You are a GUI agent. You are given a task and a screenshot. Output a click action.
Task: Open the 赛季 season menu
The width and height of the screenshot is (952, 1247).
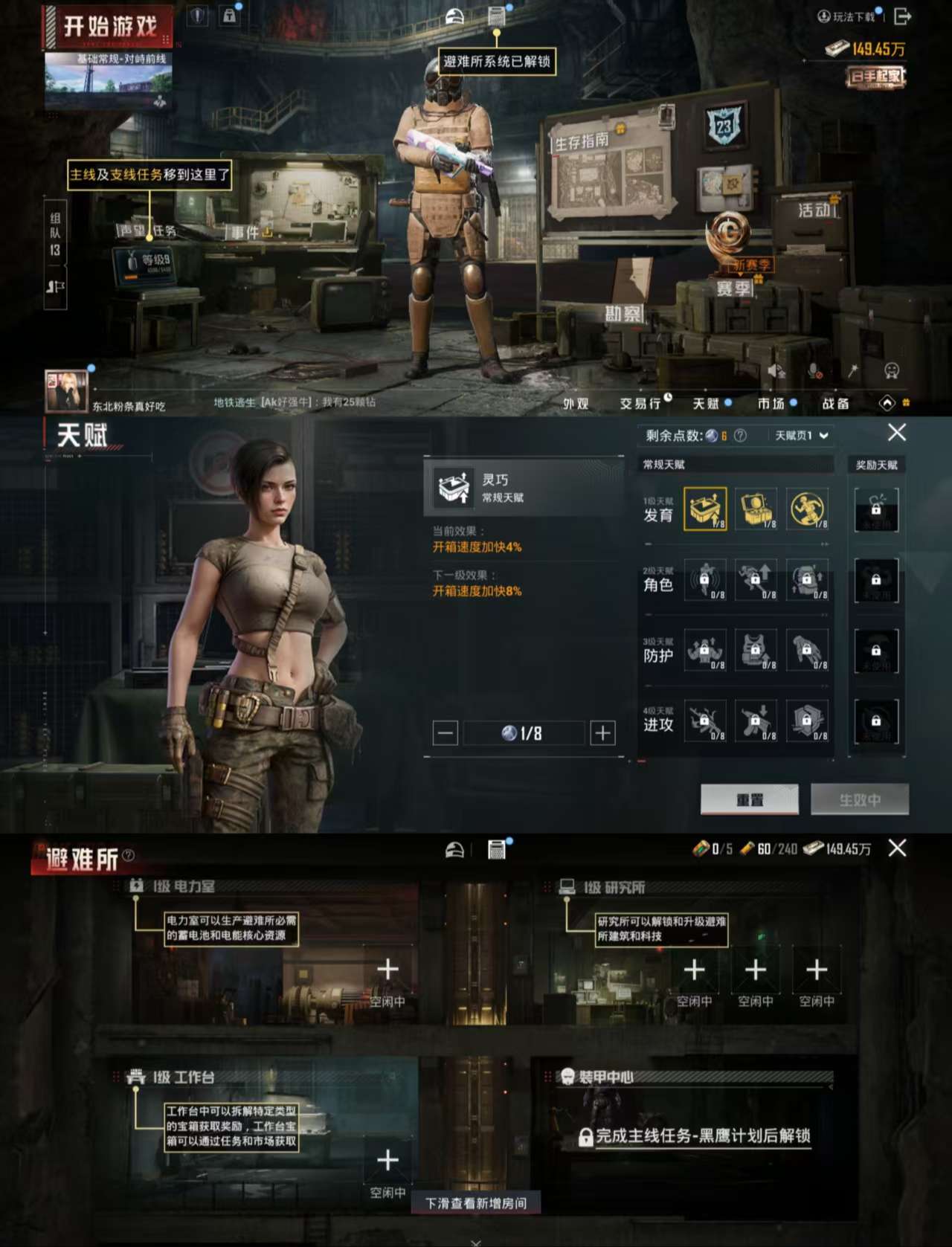[734, 288]
